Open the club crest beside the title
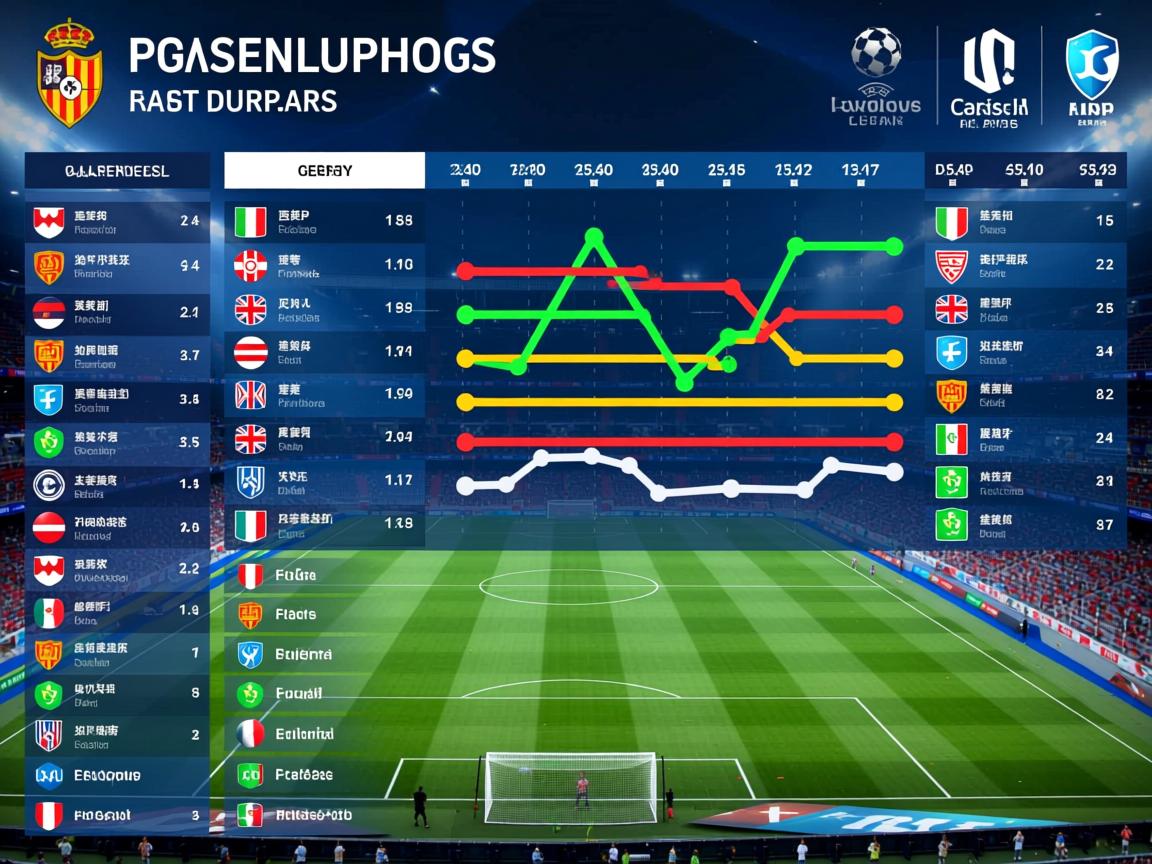Image resolution: width=1152 pixels, height=864 pixels. click(68, 73)
